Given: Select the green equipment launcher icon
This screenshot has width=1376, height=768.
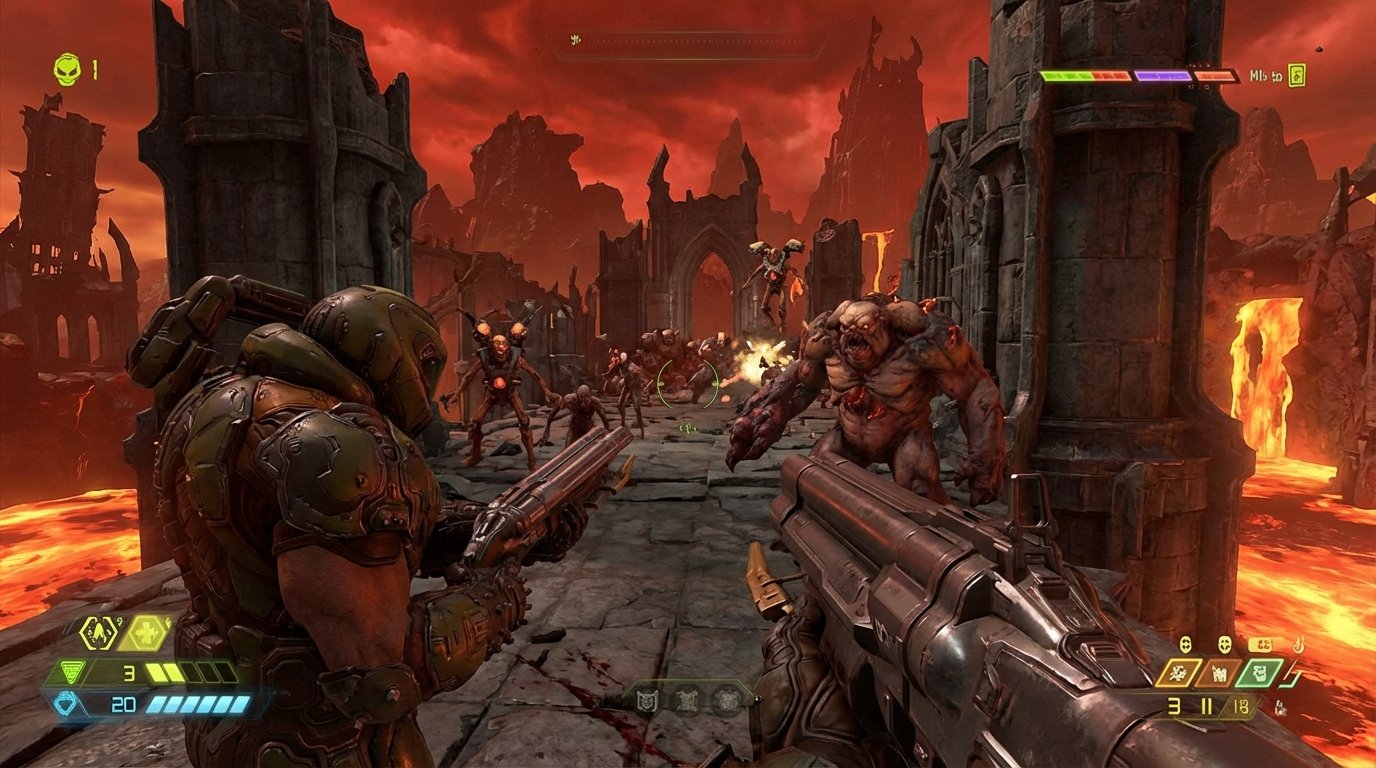Looking at the screenshot, I should coord(1259,673).
